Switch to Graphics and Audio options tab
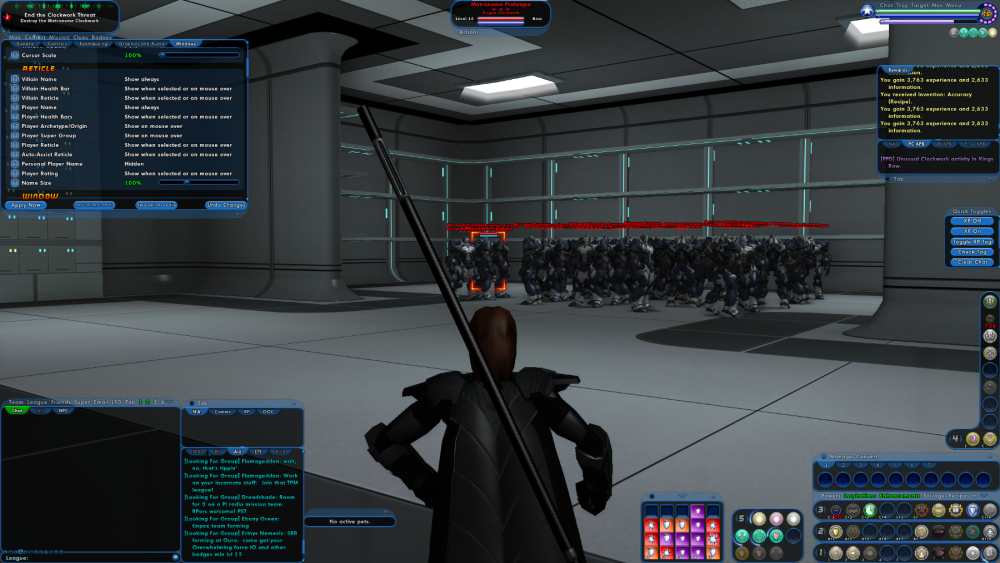The width and height of the screenshot is (1000, 563). (141, 44)
